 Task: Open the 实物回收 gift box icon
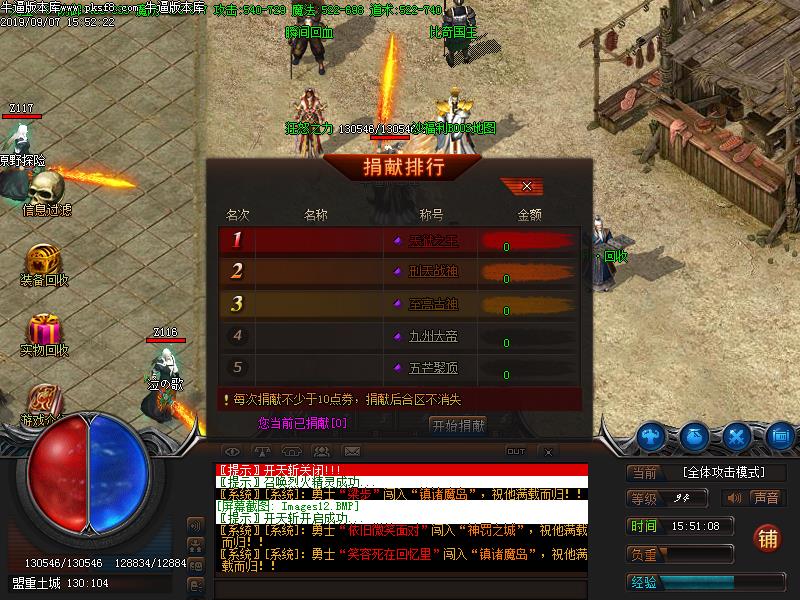[x=44, y=329]
